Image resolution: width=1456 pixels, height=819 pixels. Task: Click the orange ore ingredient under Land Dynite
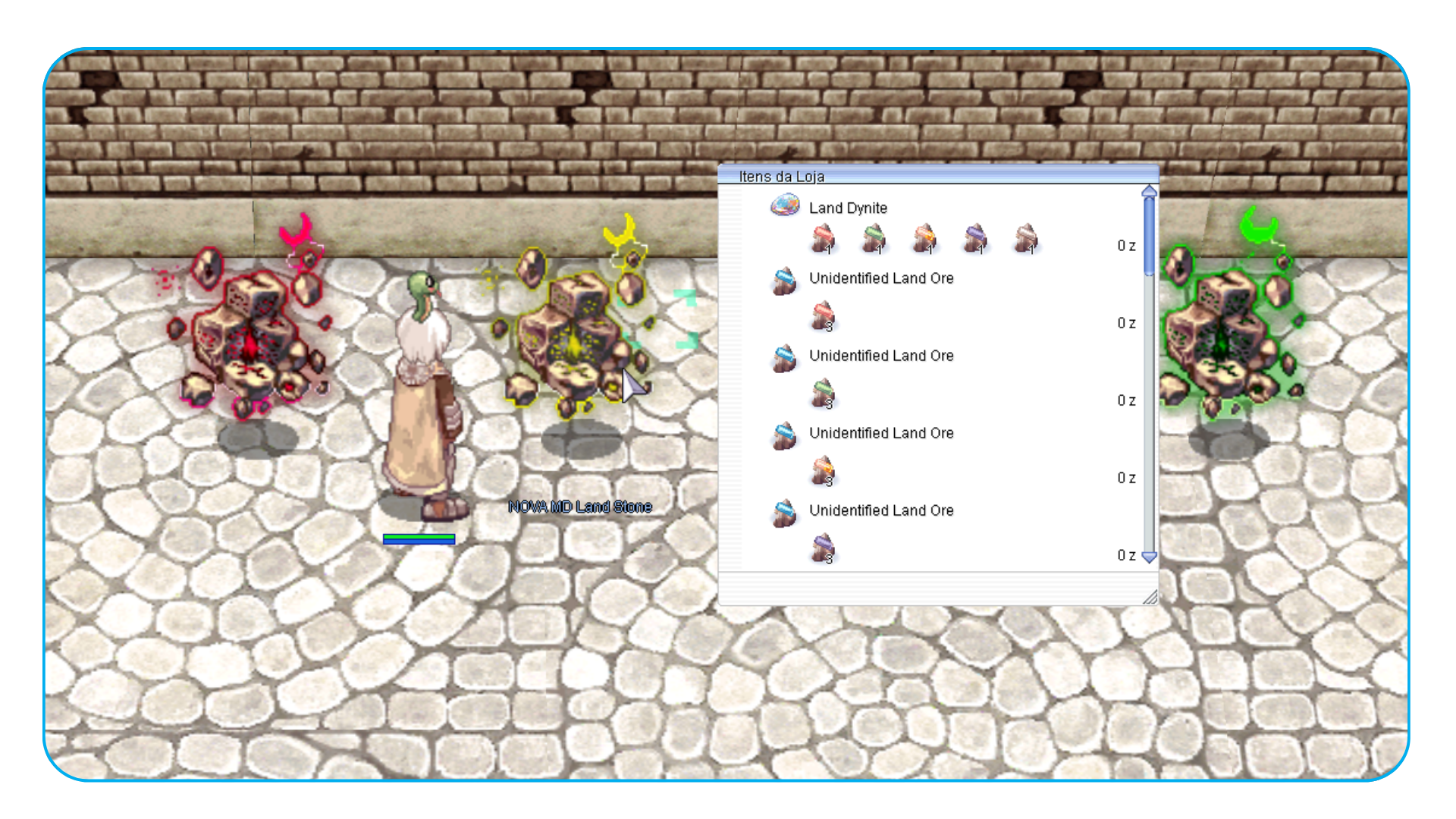924,240
